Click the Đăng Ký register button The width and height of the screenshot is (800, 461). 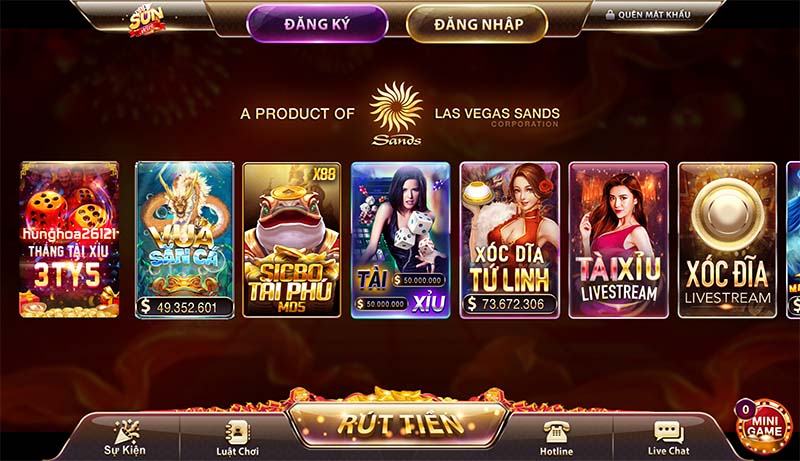coord(317,24)
